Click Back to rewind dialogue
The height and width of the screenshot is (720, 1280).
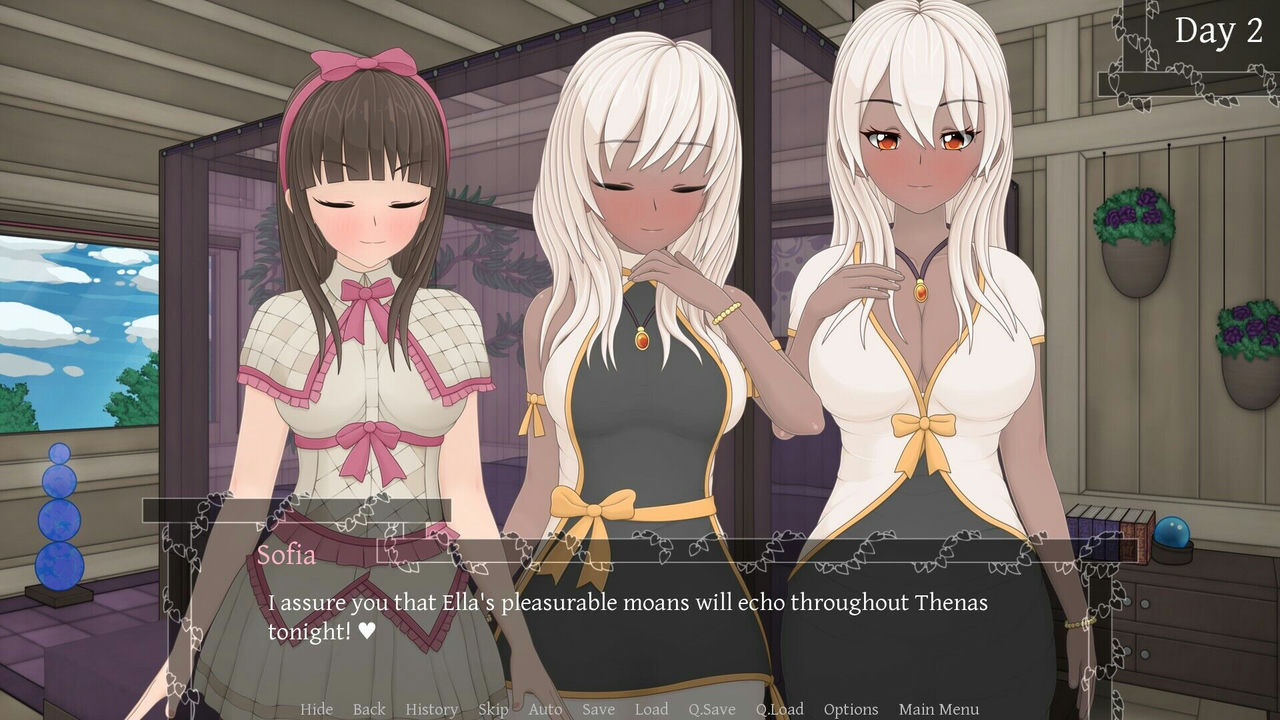(368, 709)
